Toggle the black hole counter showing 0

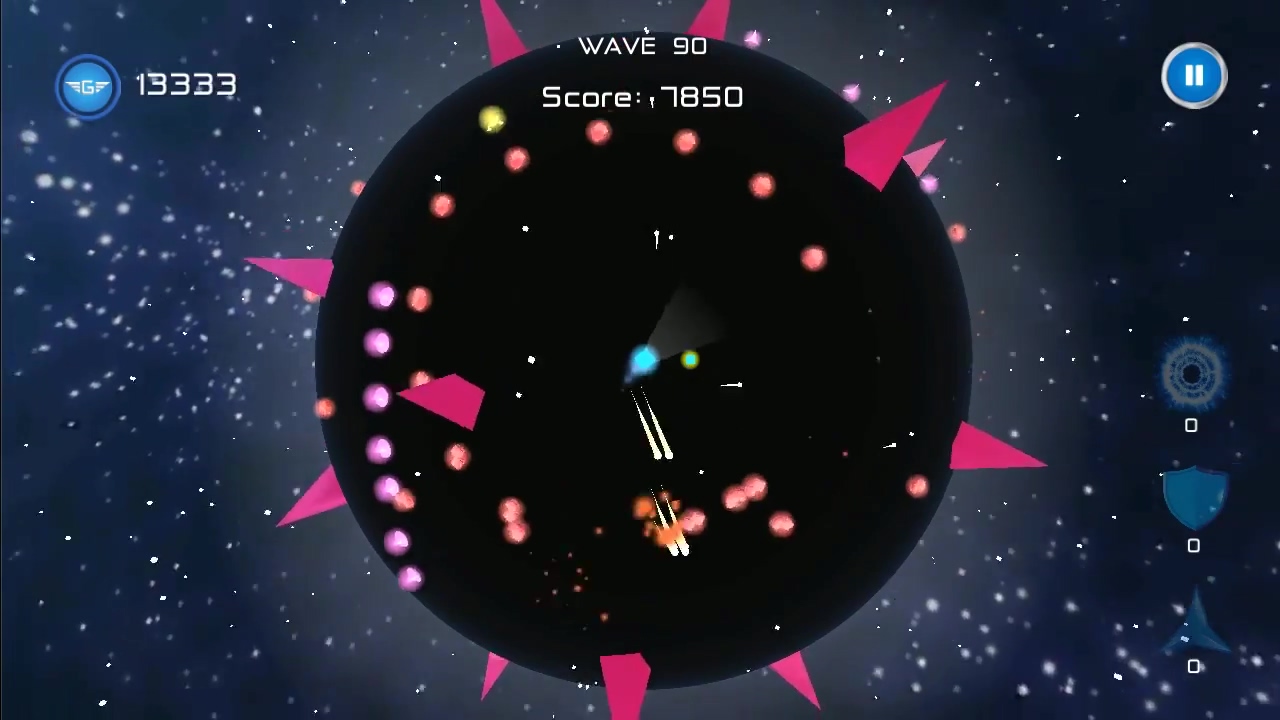(1191, 426)
